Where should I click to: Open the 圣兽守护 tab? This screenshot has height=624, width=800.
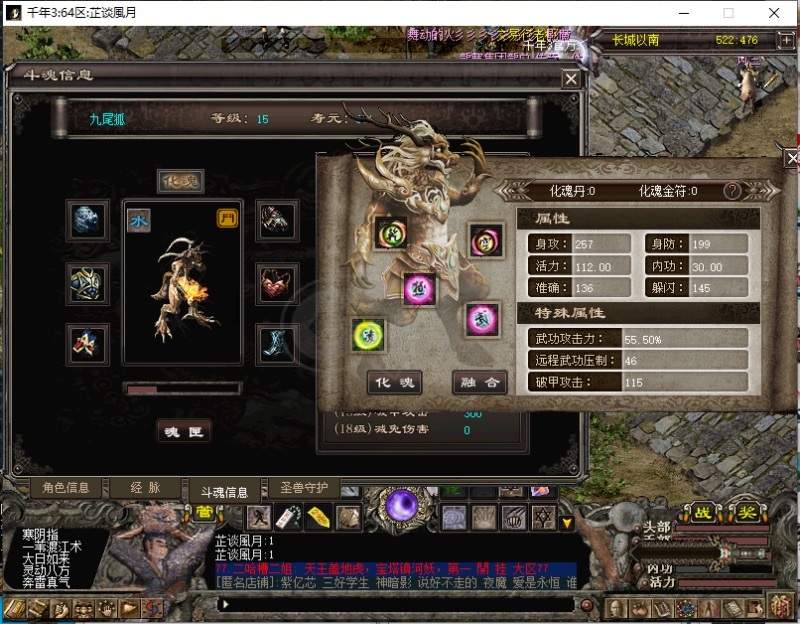click(x=304, y=488)
